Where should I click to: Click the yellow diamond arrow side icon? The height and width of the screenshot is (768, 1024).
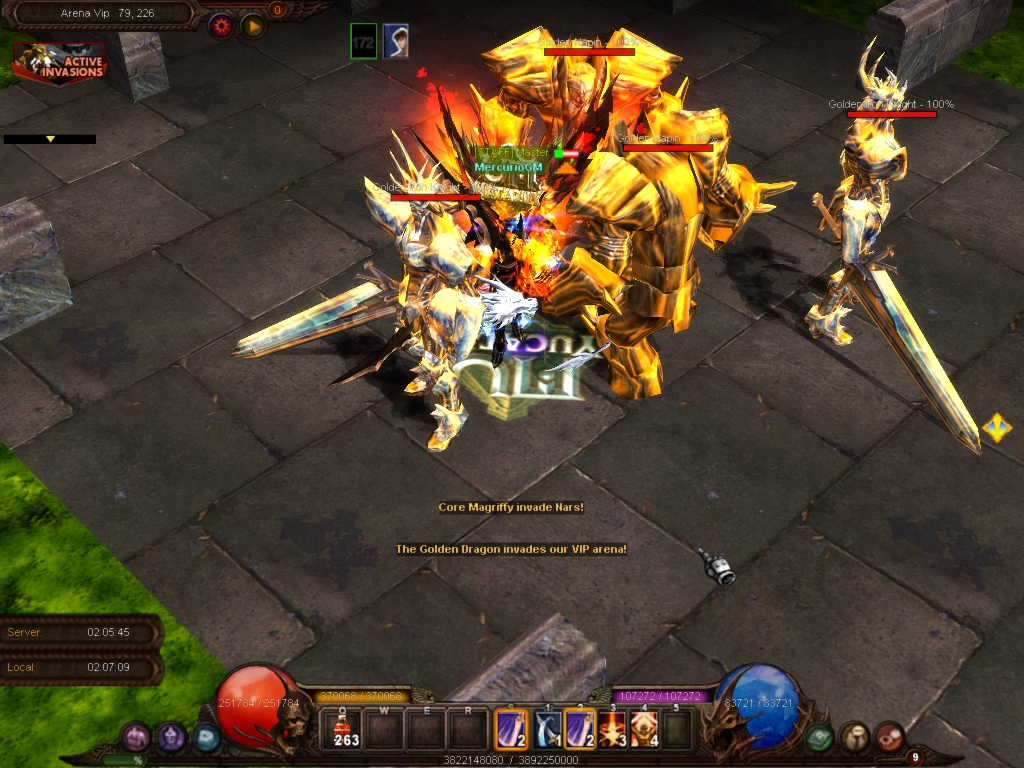pos(996,428)
